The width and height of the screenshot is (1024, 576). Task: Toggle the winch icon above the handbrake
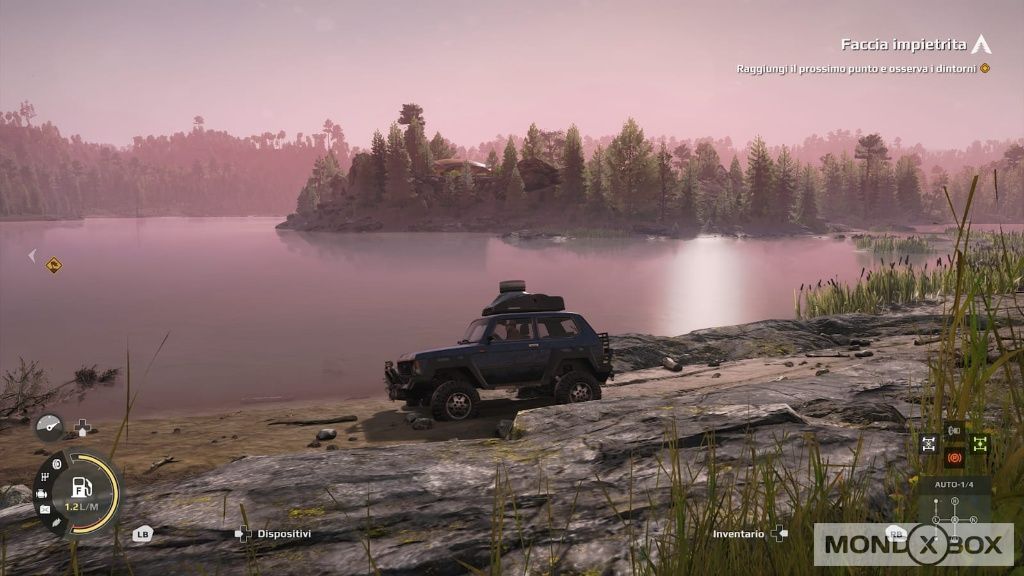954,431
